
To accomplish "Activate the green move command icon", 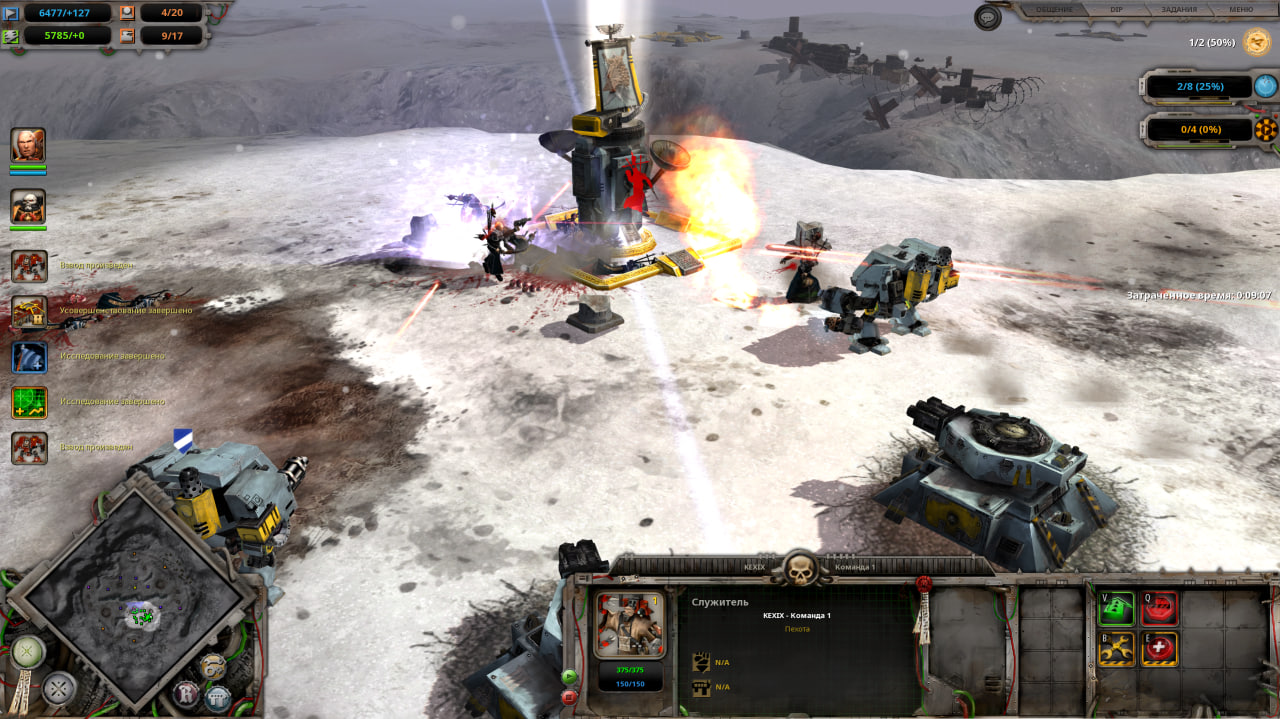I will 1116,608.
